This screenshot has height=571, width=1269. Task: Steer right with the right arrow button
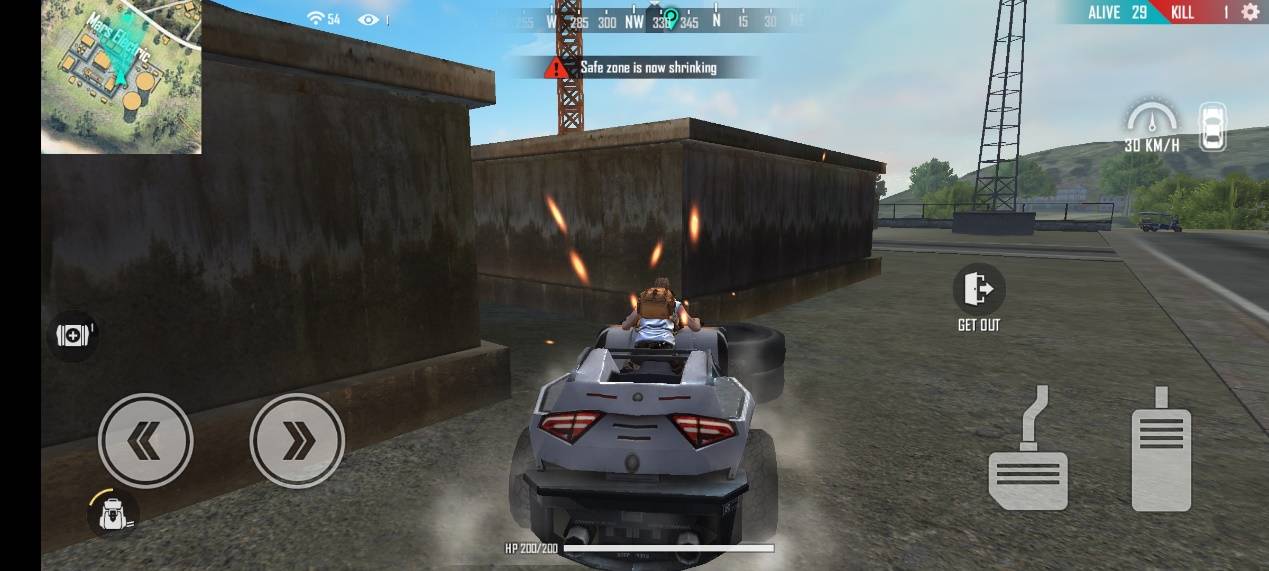coord(297,440)
